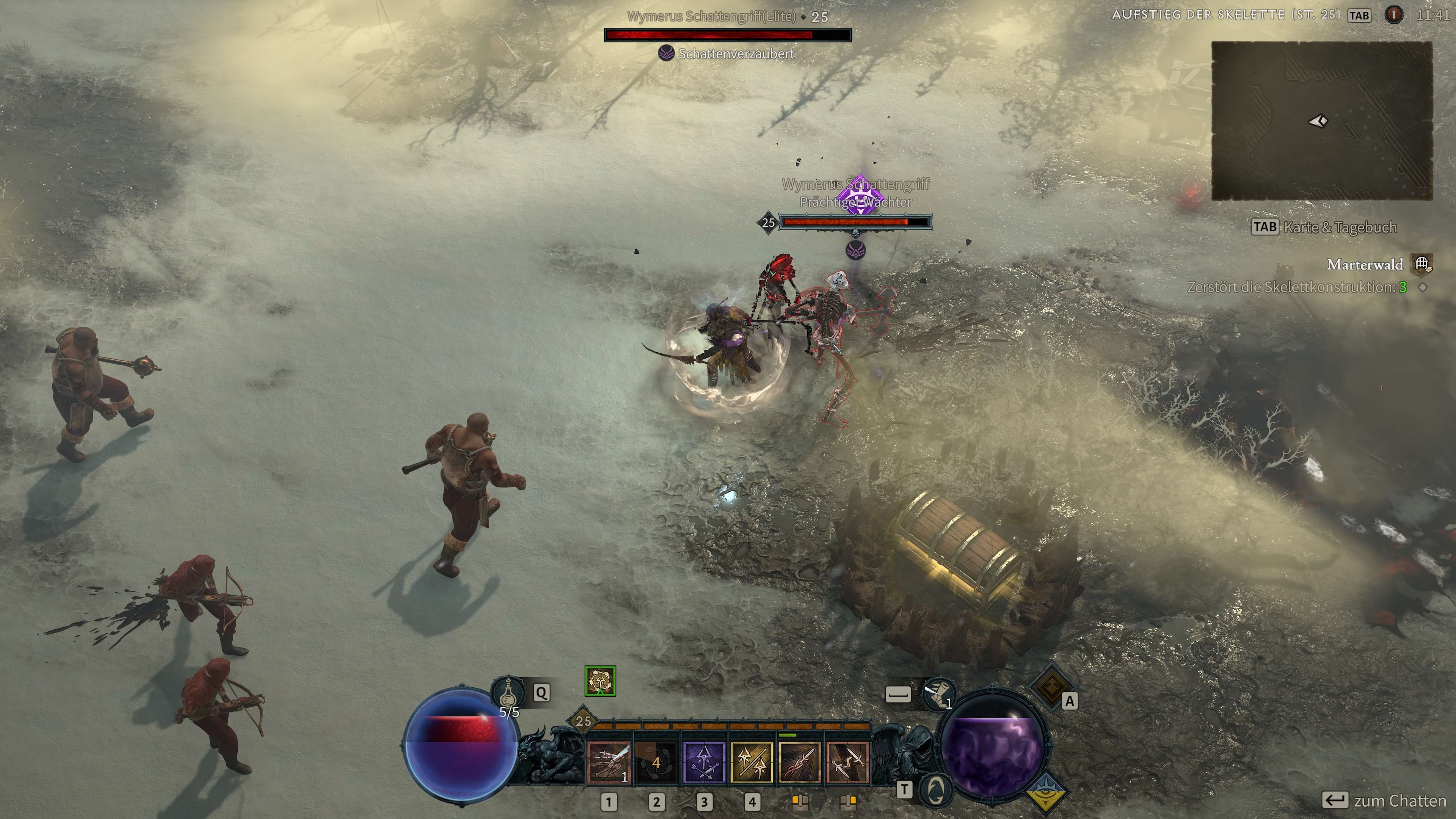1456x819 pixels.
Task: Click the round red world tier icon
Action: click(1394, 15)
